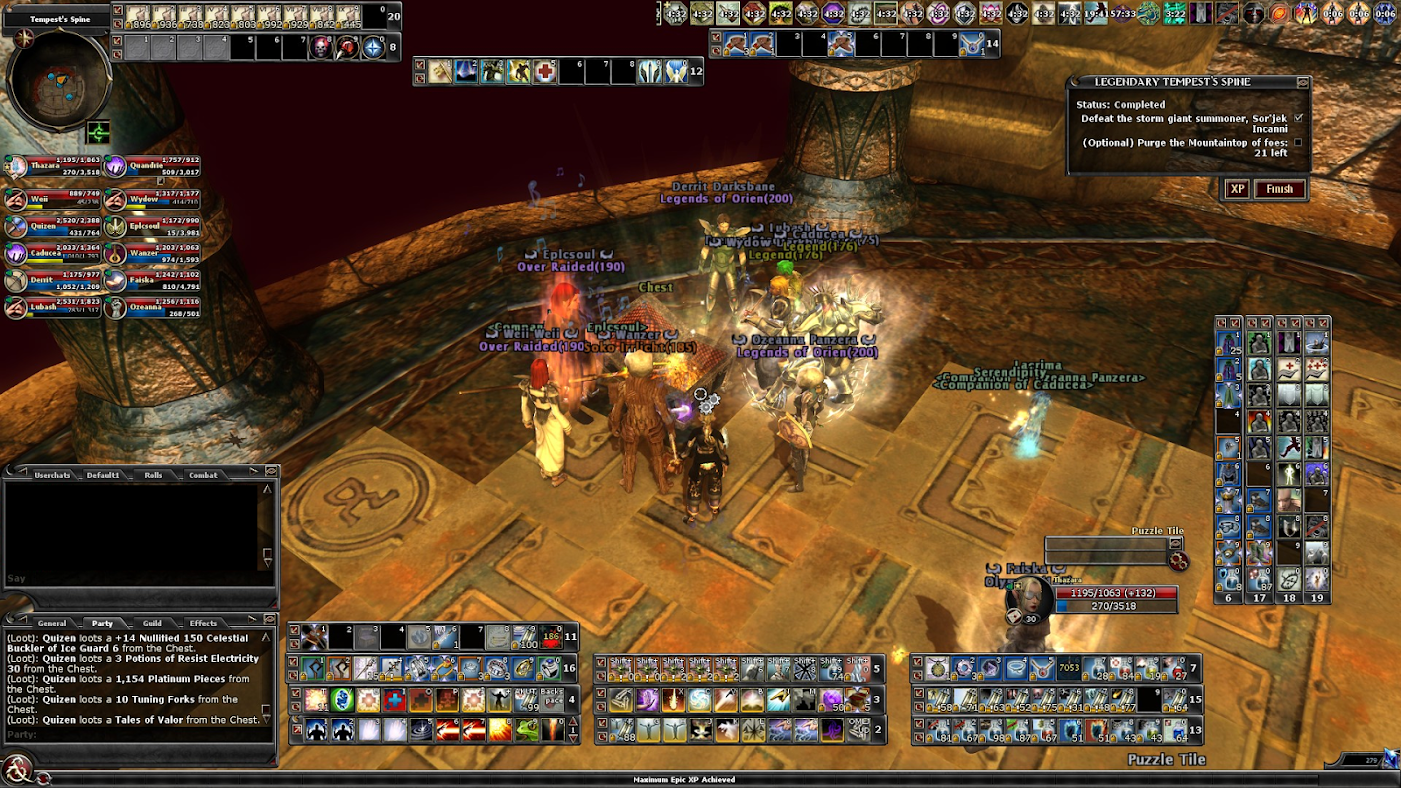Viewport: 1401px width, 788px height.
Task: Open the main menu swirl button
Action: pyautogui.click(x=16, y=770)
